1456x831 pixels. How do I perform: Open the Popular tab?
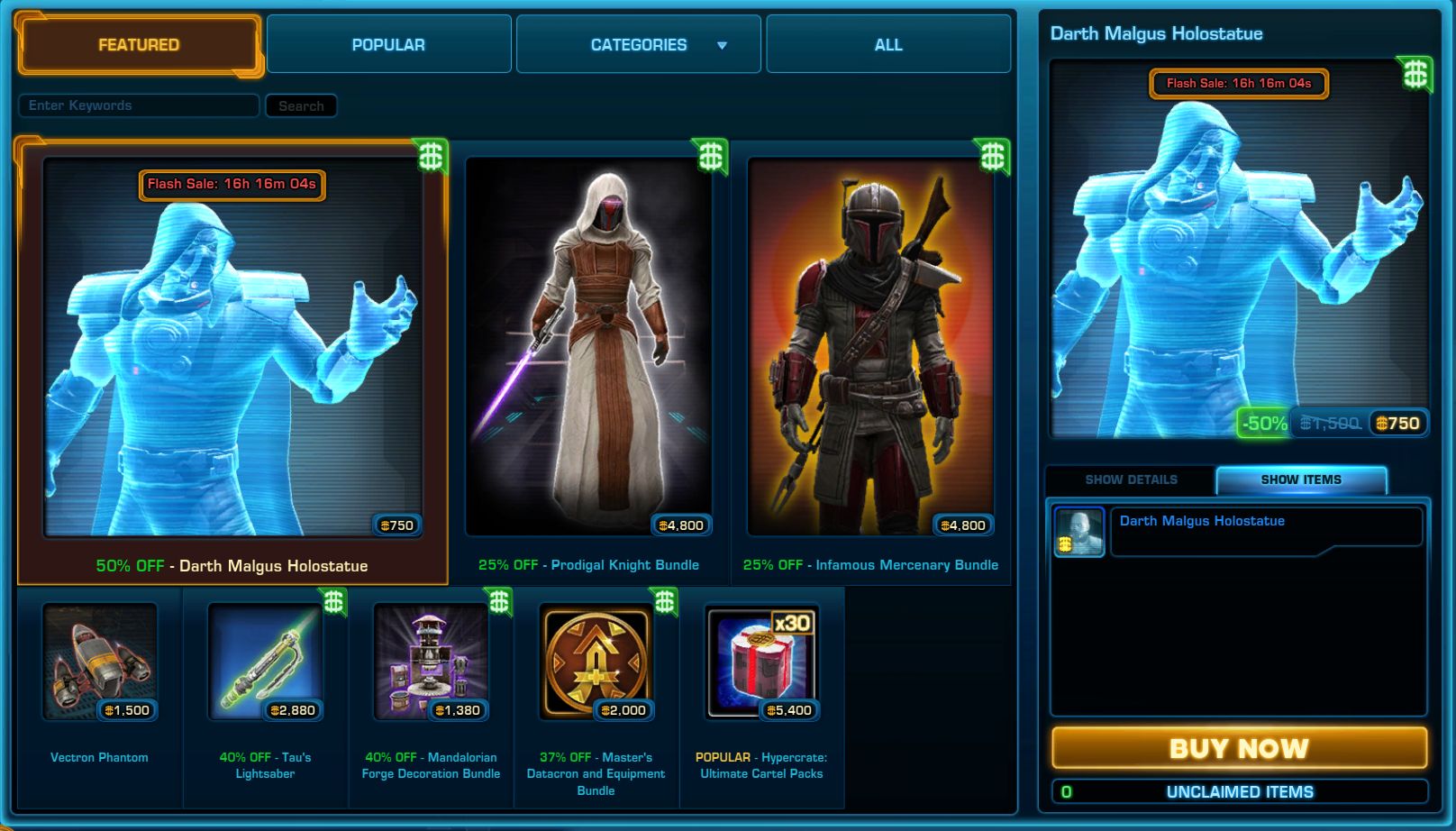coord(388,45)
